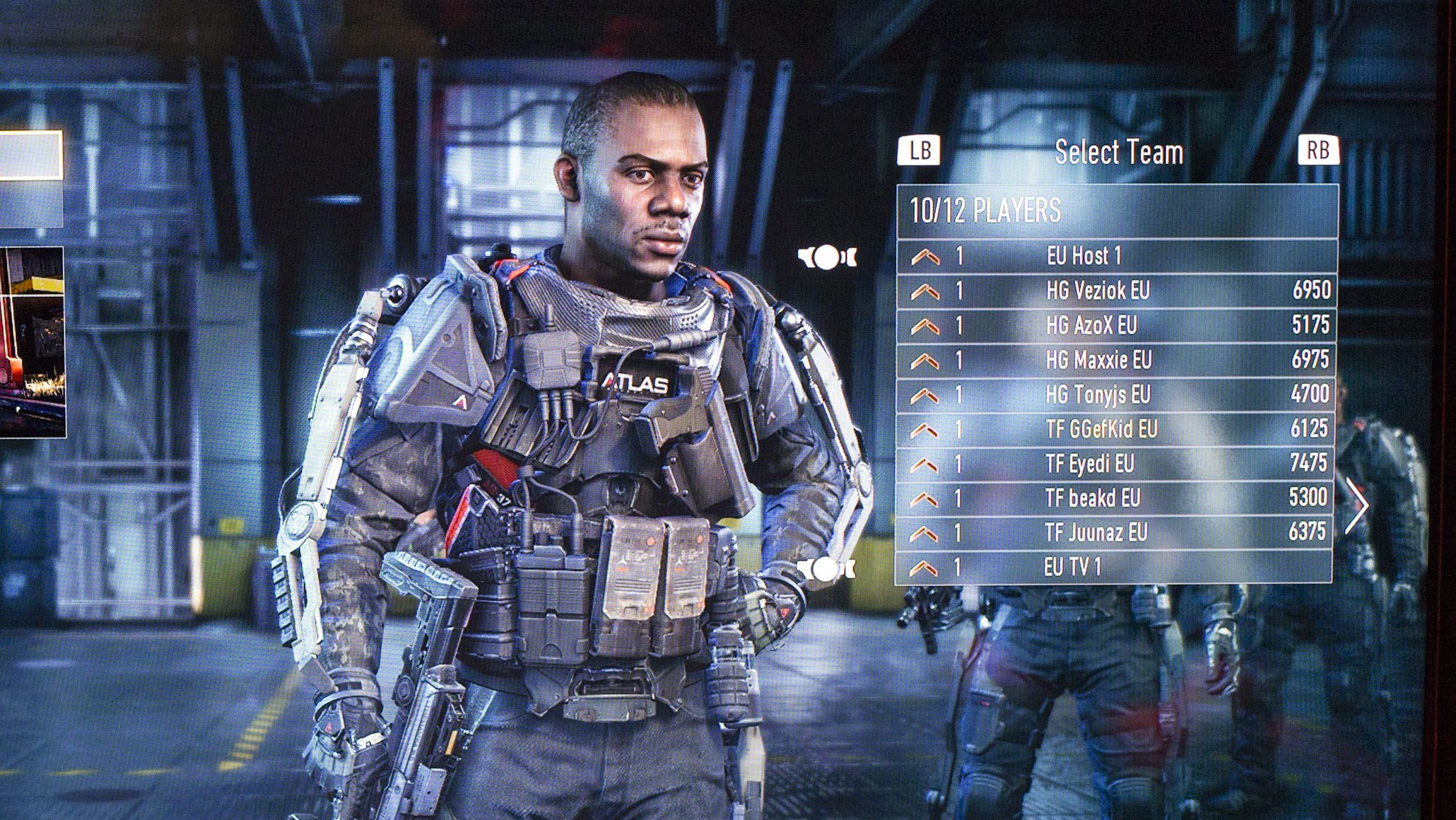The height and width of the screenshot is (820, 1456).
Task: Click HG Maxxie EU's rank chevron icon
Action: point(926,361)
